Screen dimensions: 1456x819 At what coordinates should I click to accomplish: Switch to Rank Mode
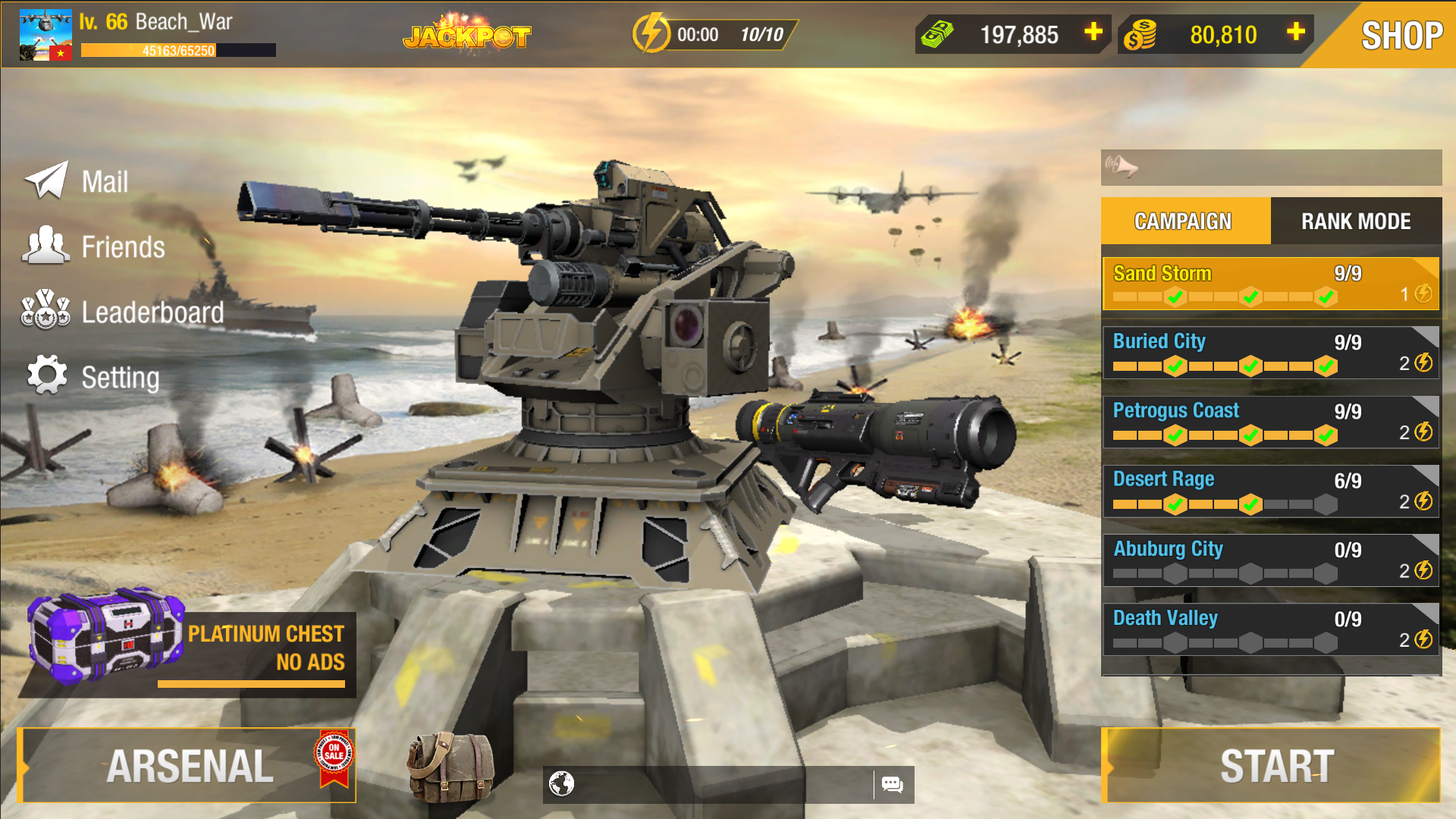(x=1356, y=221)
